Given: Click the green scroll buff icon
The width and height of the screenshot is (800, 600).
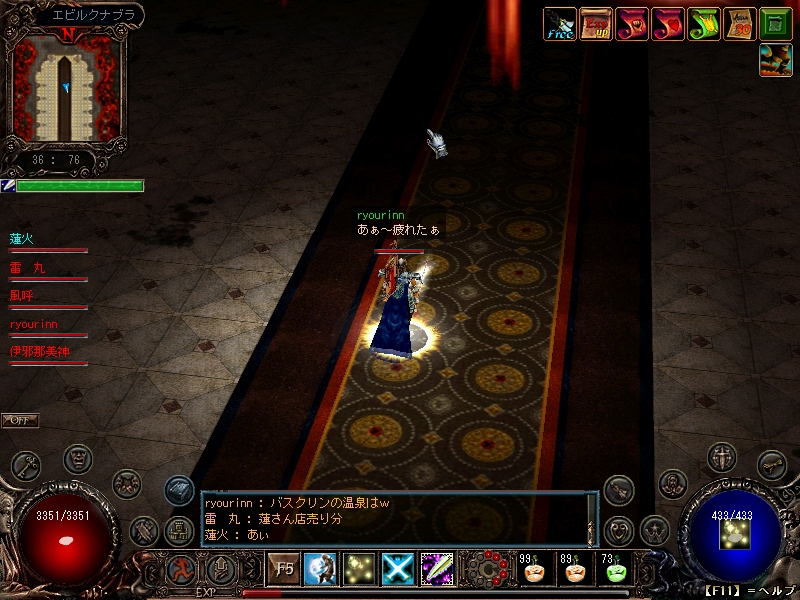Looking at the screenshot, I should point(704,24).
